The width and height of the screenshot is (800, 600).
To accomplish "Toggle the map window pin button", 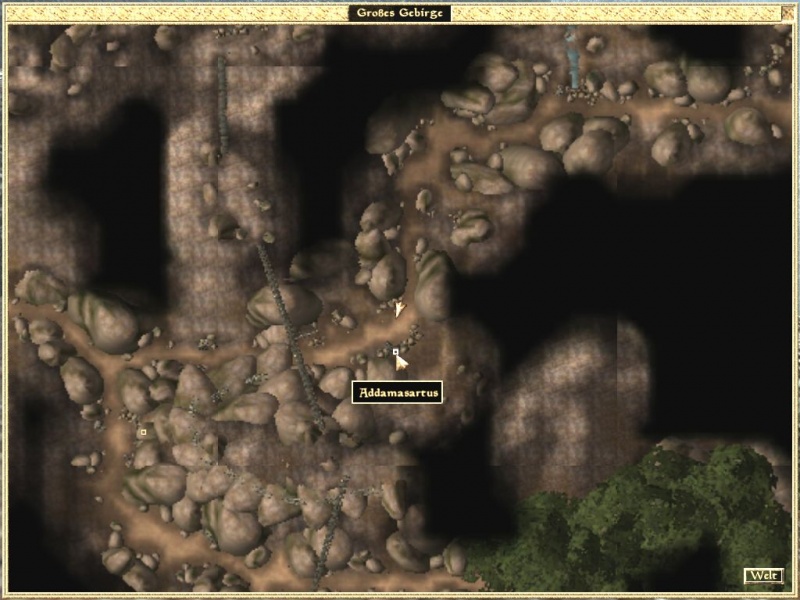I will point(786,13).
